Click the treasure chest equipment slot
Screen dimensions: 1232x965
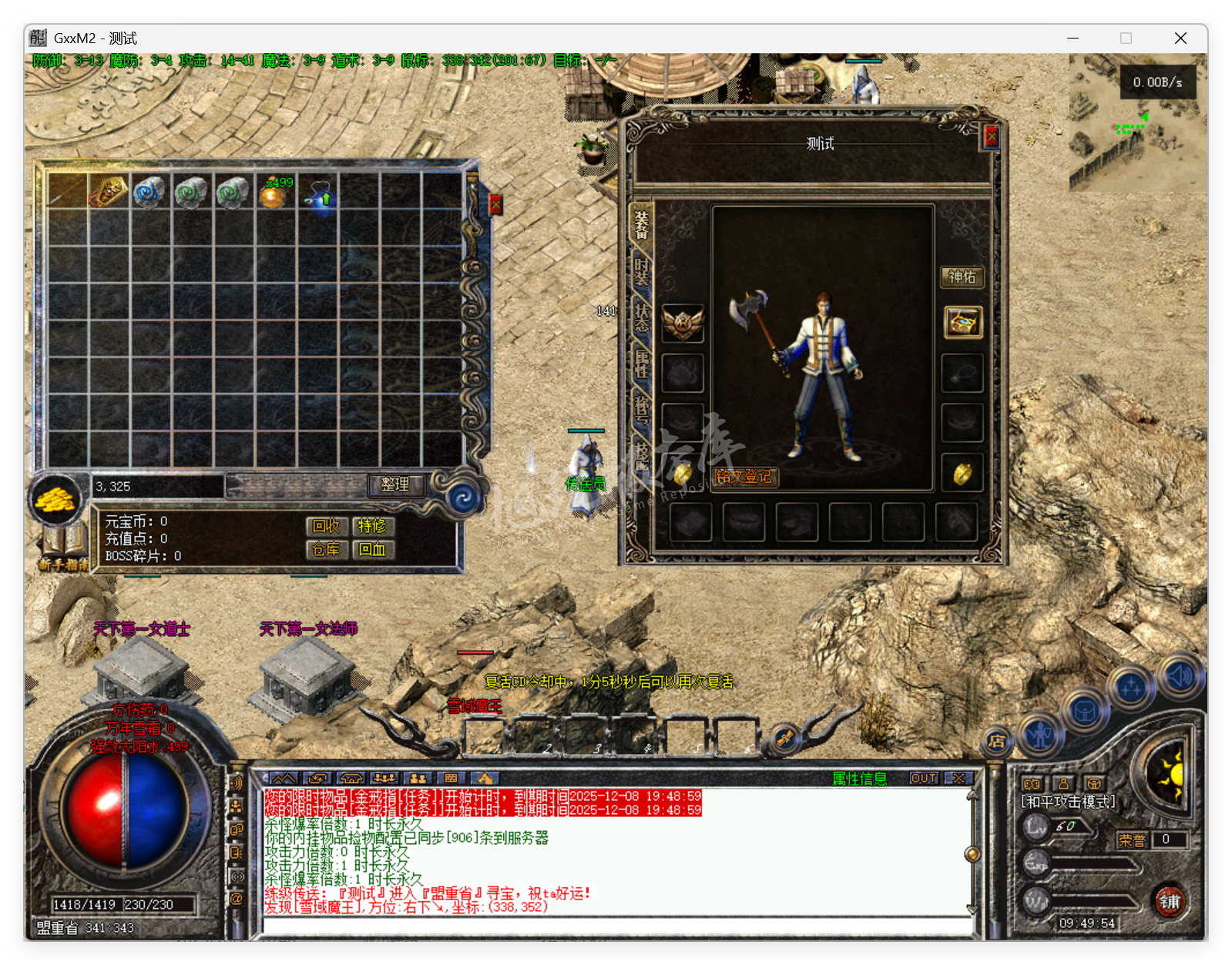962,323
